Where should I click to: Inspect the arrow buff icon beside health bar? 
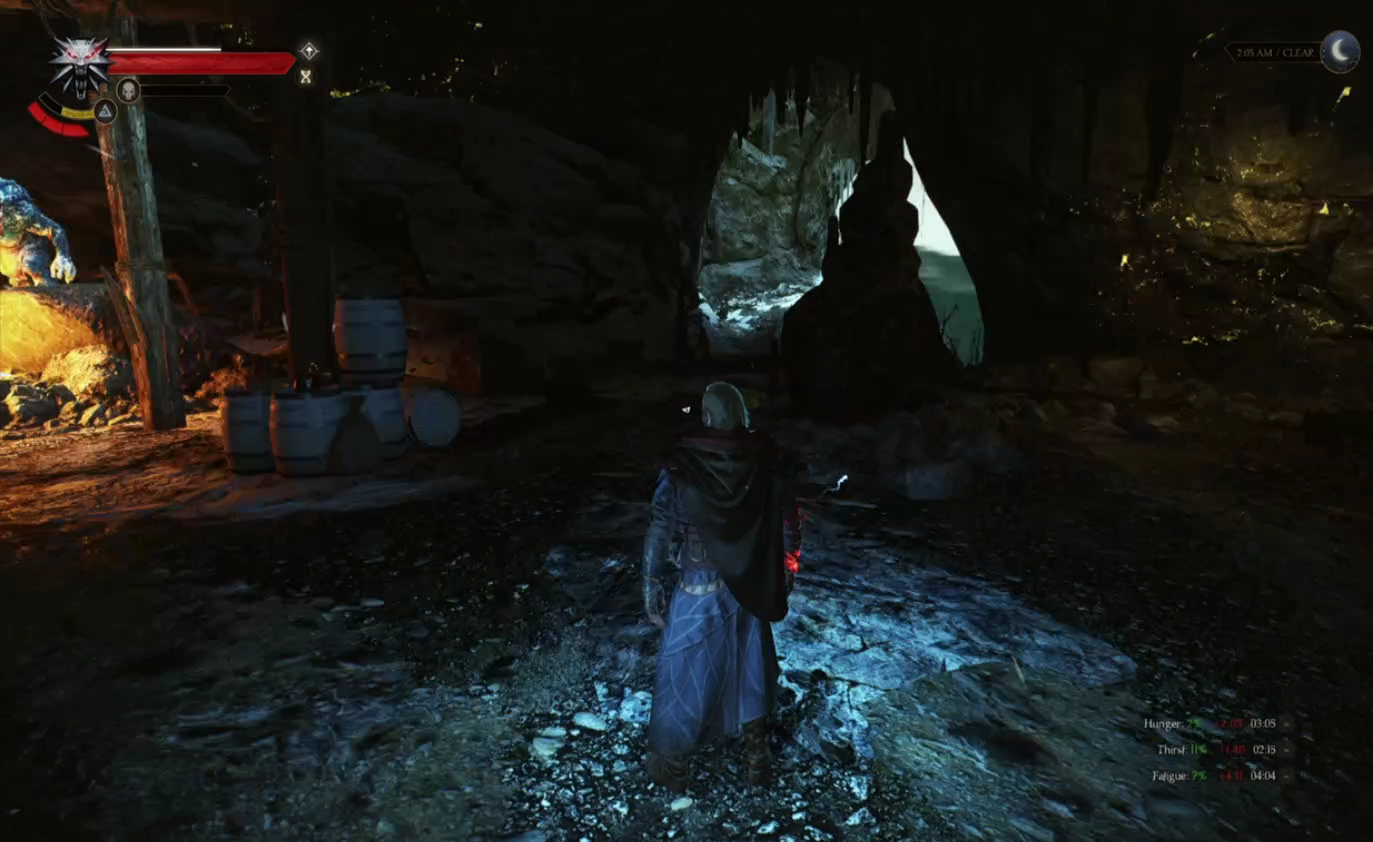coord(309,51)
